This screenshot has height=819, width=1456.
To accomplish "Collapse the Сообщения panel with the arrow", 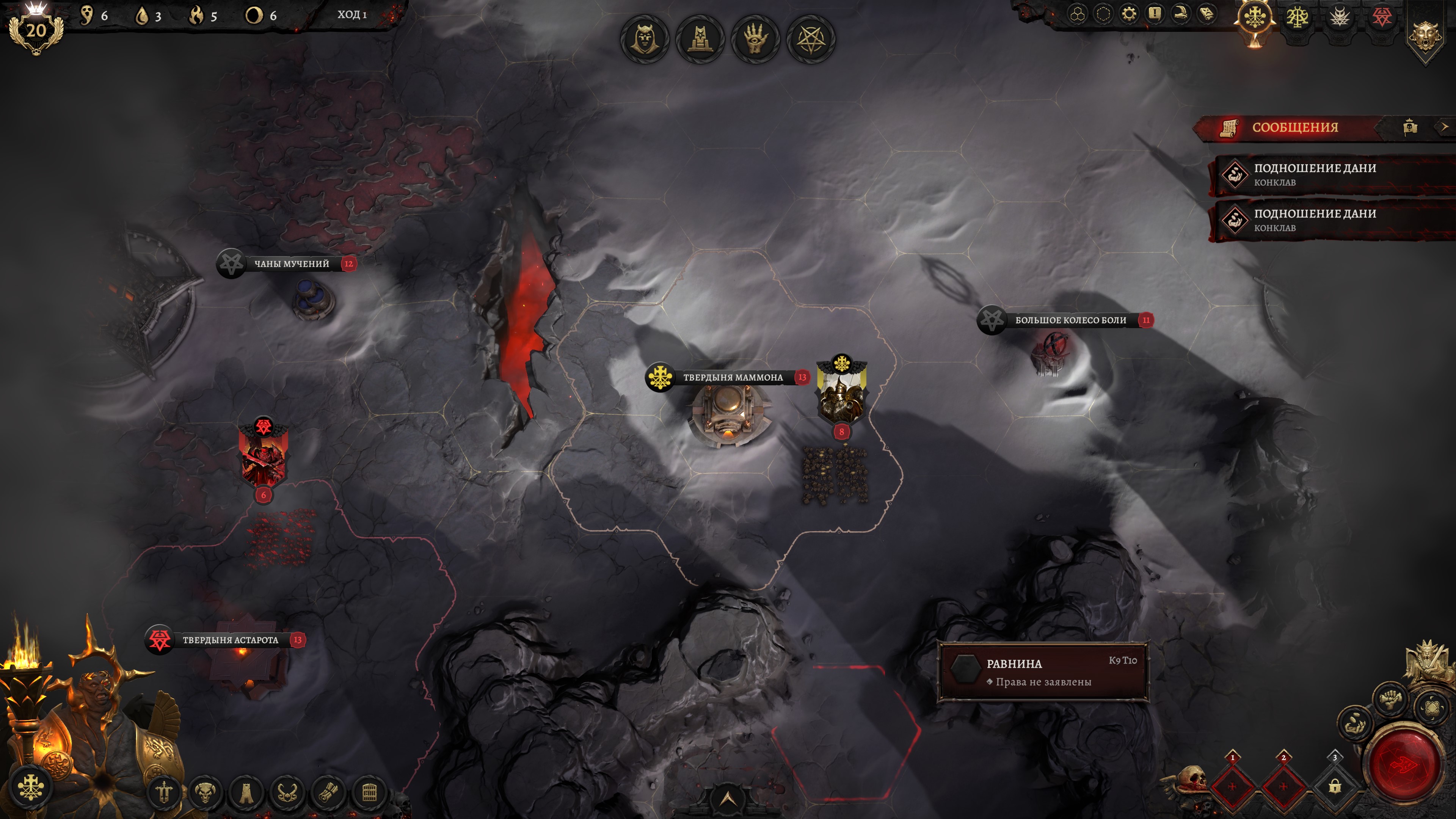I will pos(1444,127).
